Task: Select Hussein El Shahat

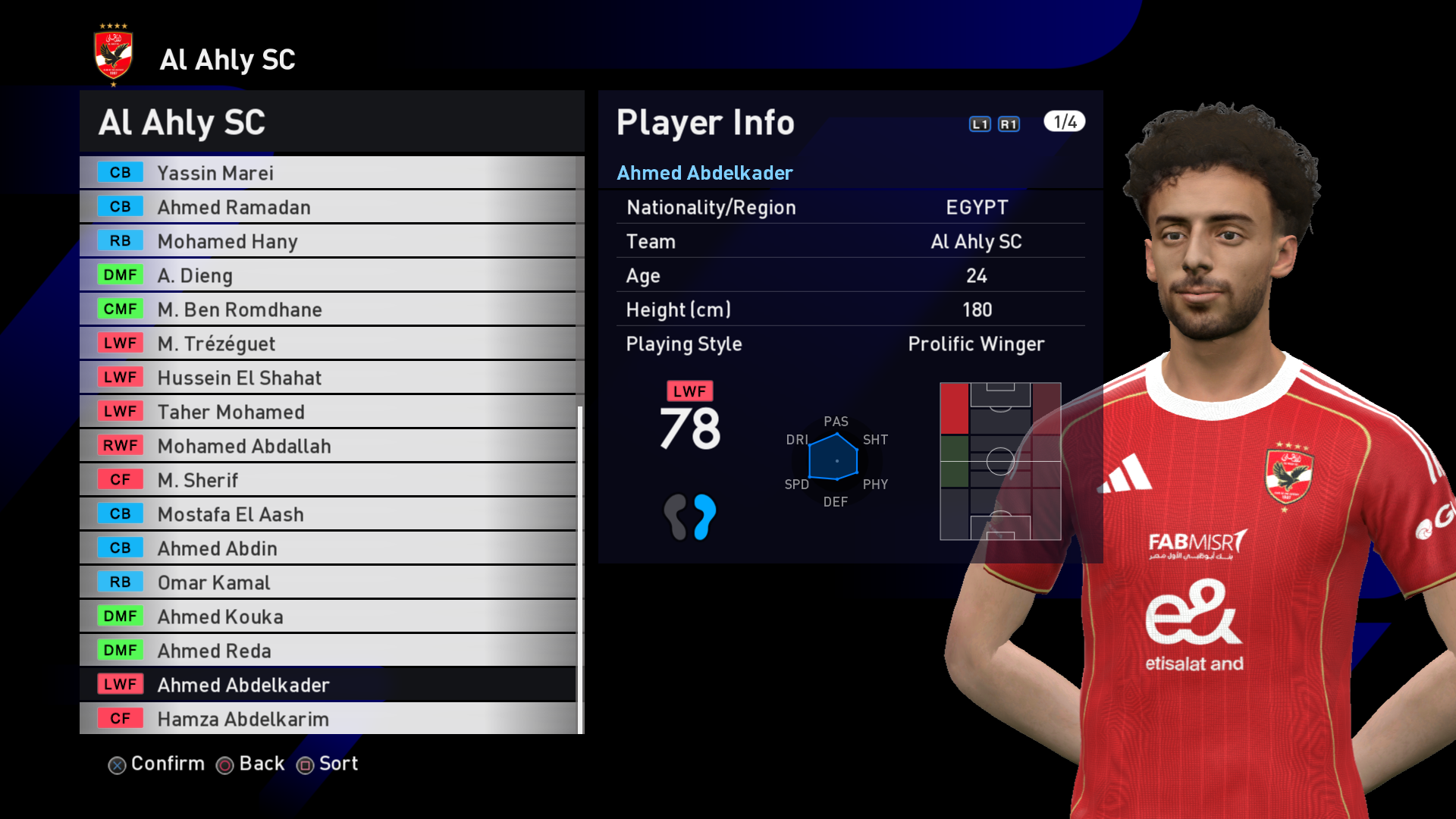Action: point(328,378)
